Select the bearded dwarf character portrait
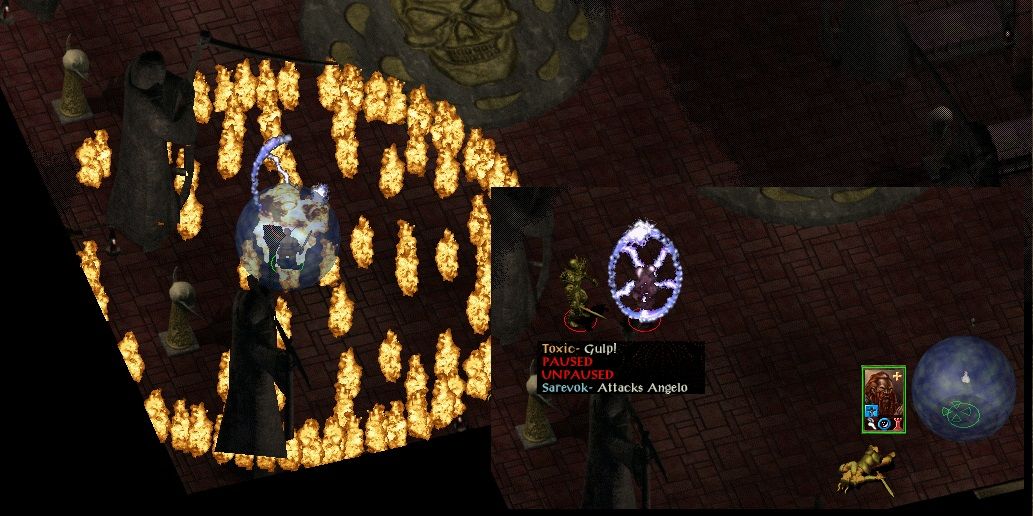The image size is (1033, 516). tap(882, 393)
